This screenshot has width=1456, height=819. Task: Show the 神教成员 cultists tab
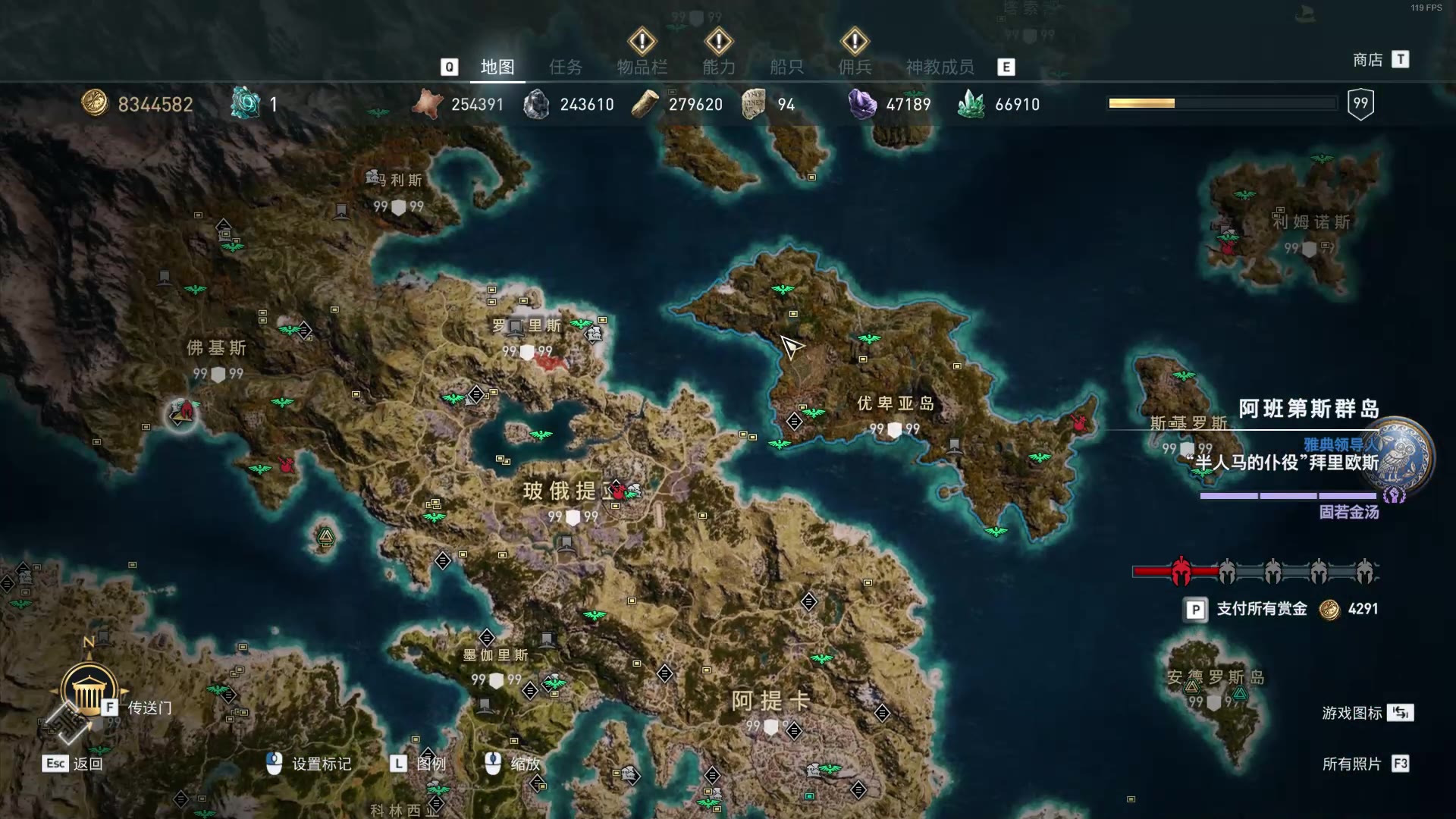point(940,67)
